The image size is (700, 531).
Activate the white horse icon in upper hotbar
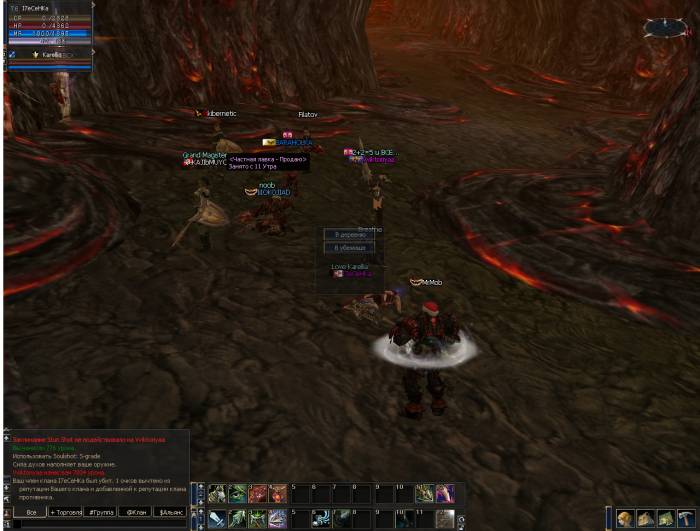(217, 493)
